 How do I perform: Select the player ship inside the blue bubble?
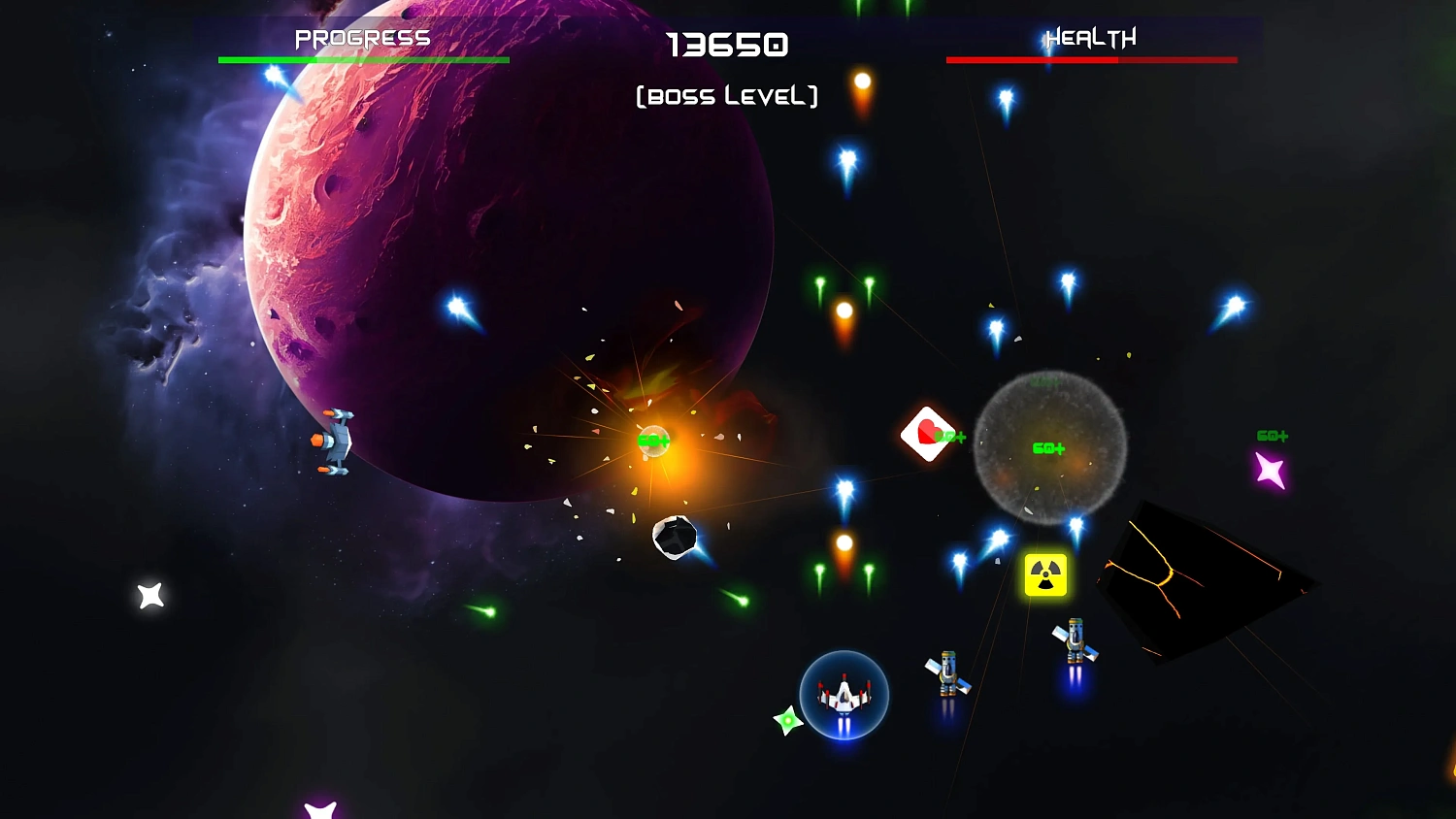[843, 695]
